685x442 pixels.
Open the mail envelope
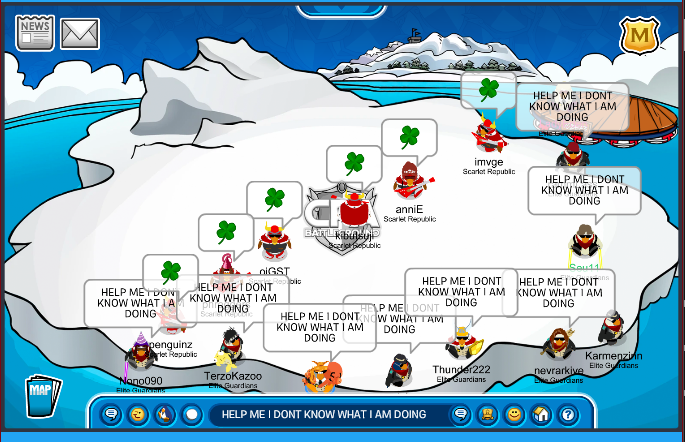(x=80, y=34)
